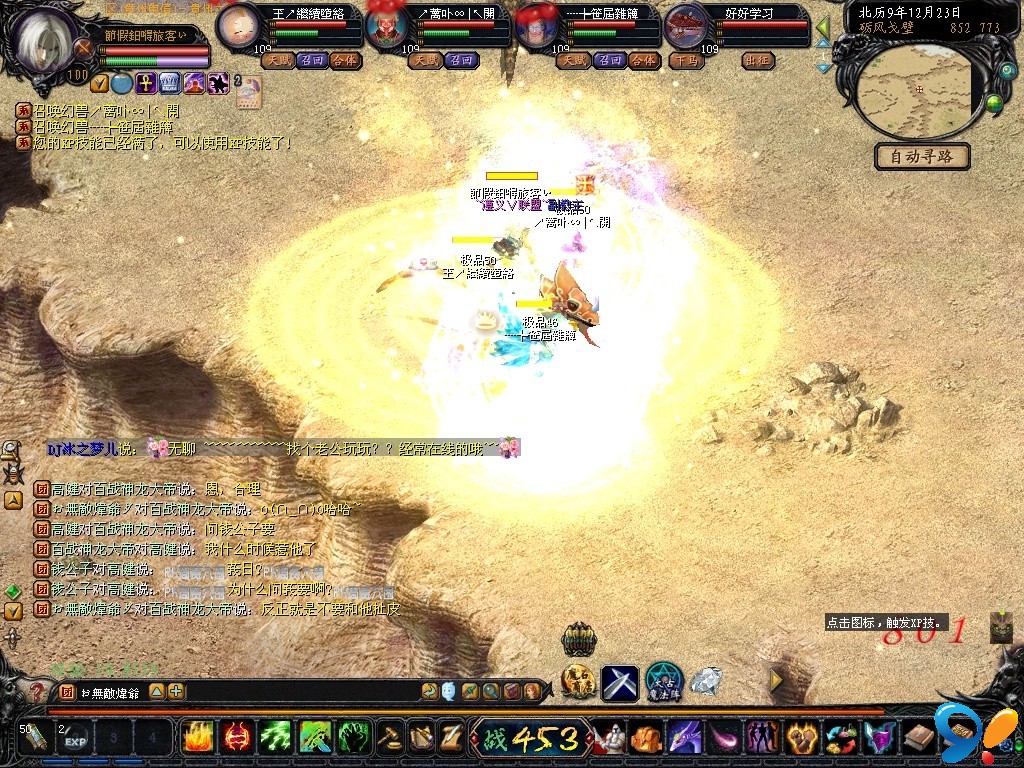The width and height of the screenshot is (1024, 768).
Task: Open the circular desert minimap
Action: 918,90
